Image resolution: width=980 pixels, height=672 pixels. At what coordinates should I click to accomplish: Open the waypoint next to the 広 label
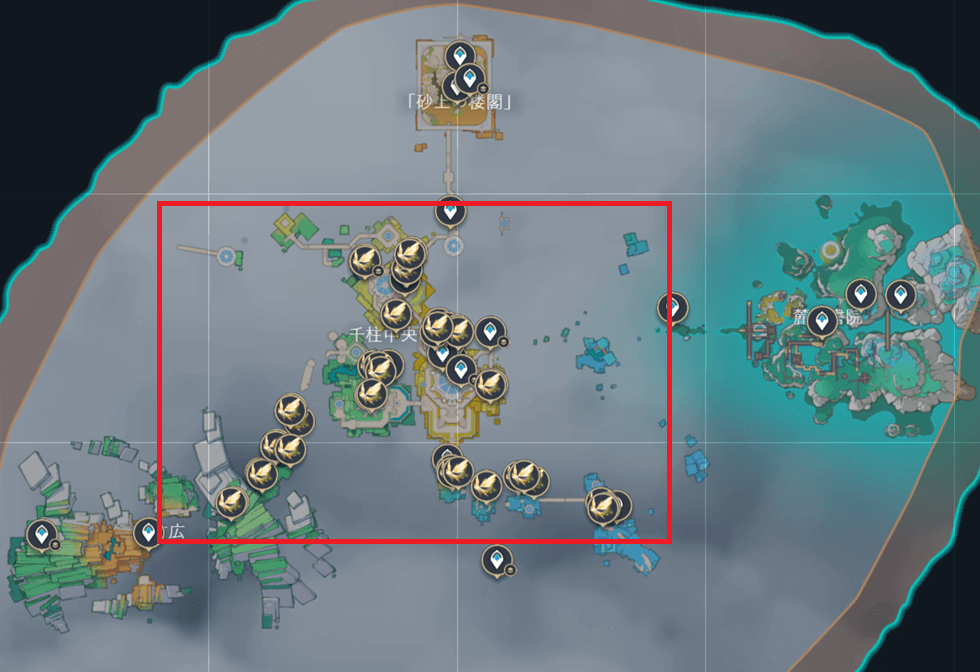[x=149, y=532]
